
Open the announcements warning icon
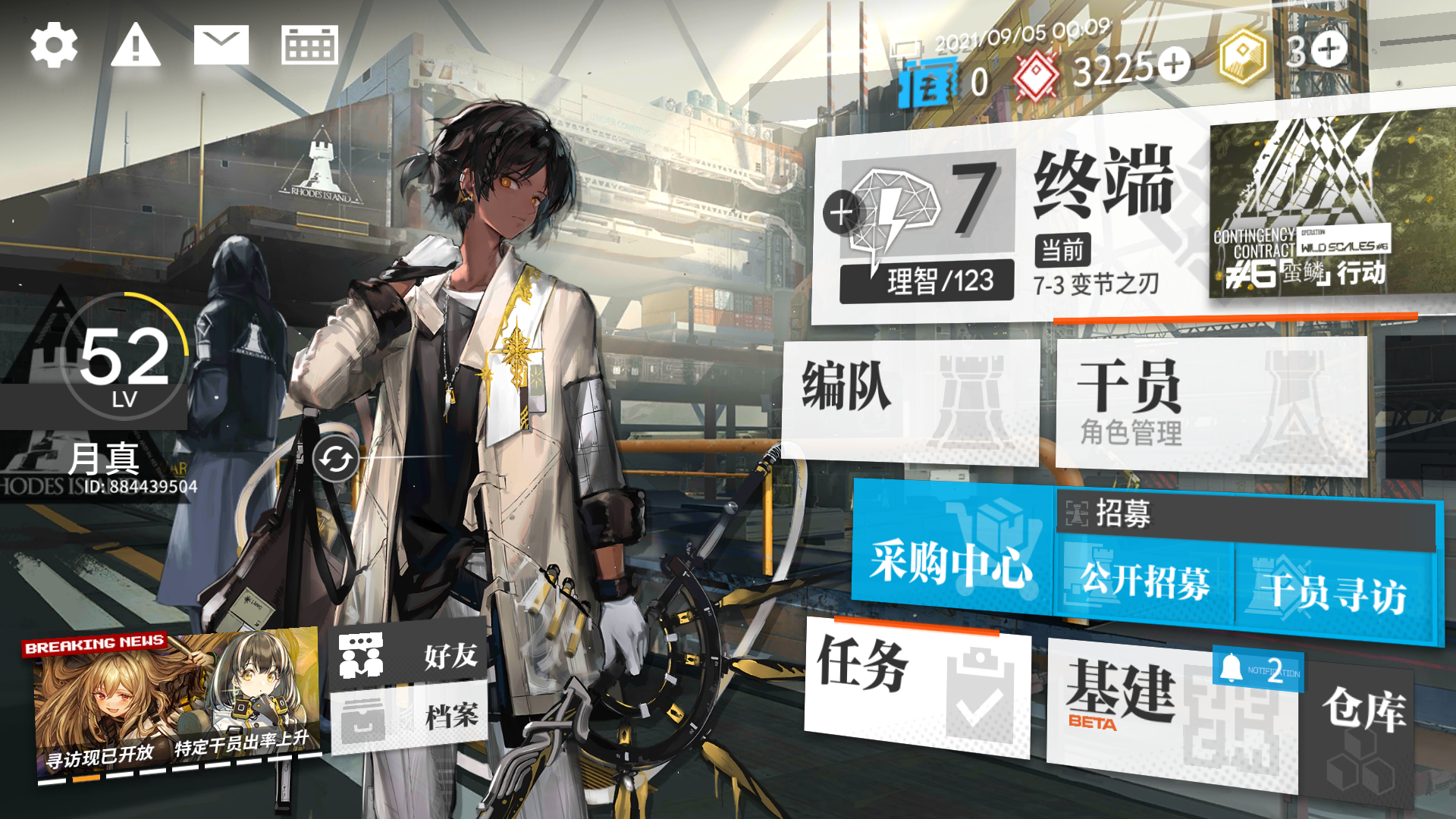(x=136, y=45)
